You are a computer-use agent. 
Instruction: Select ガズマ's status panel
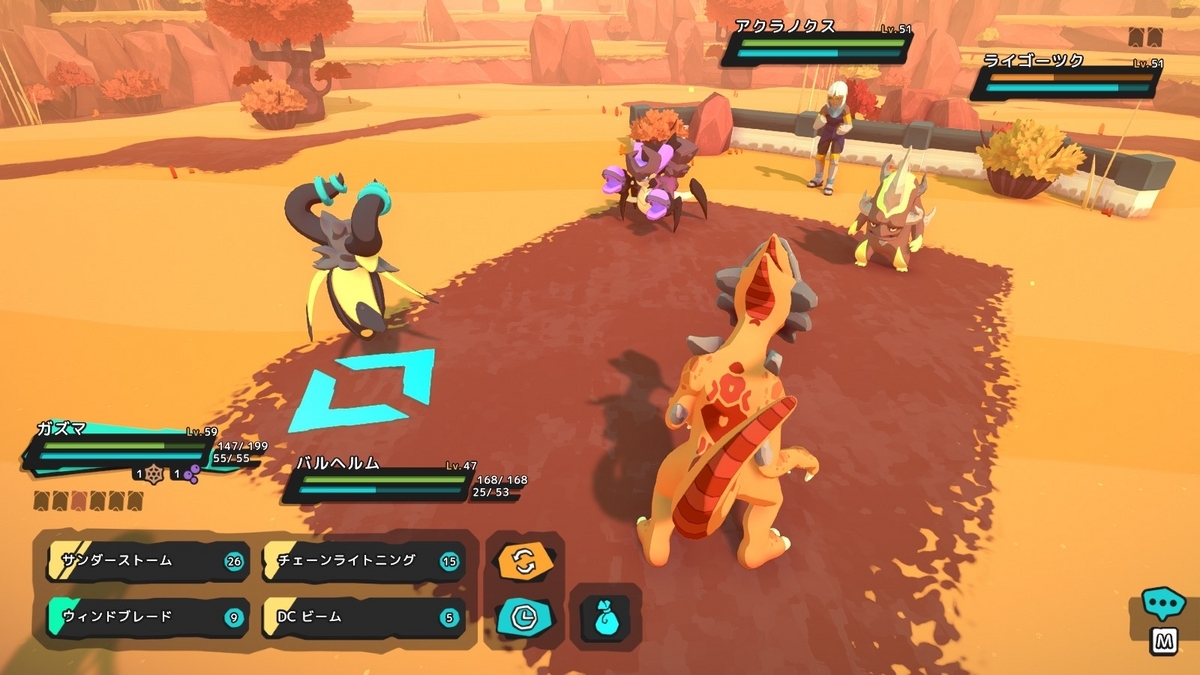(125, 450)
